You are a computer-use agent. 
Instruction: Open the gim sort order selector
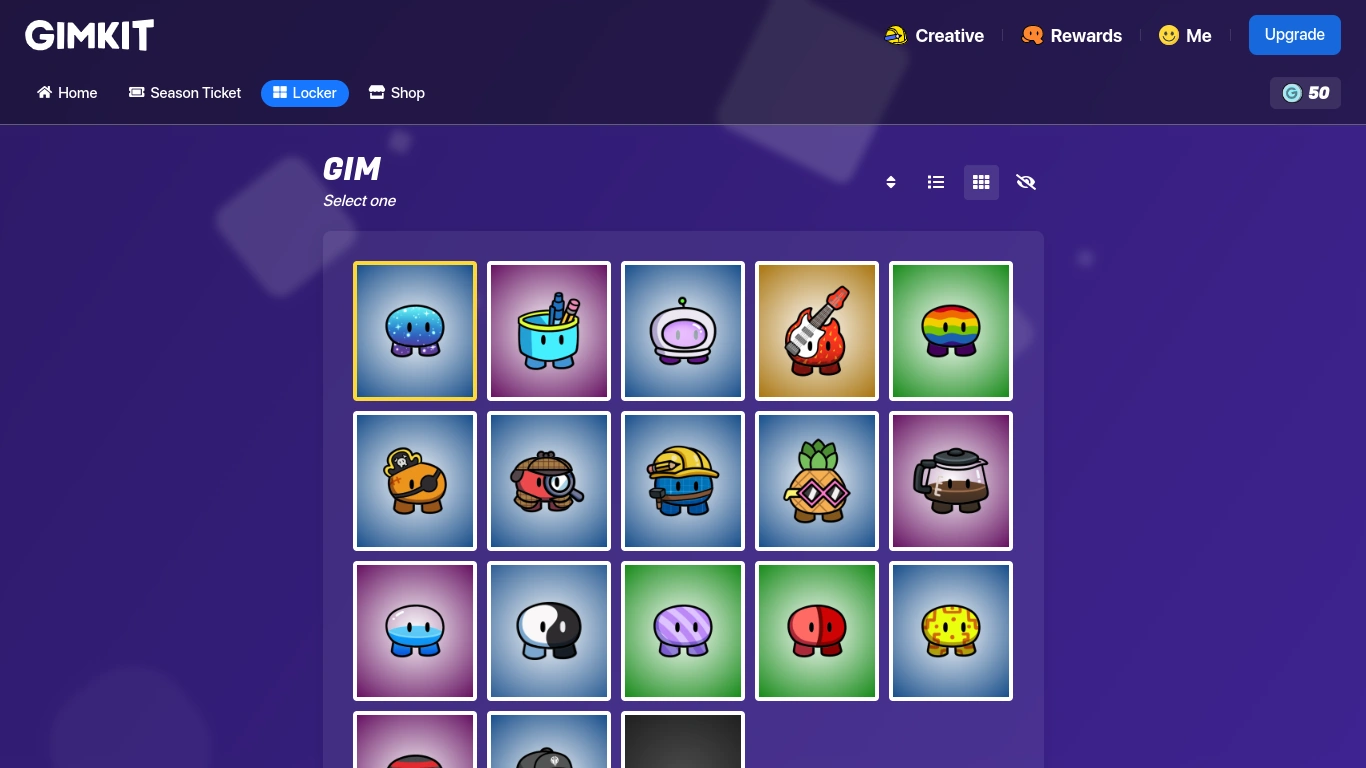(x=890, y=182)
